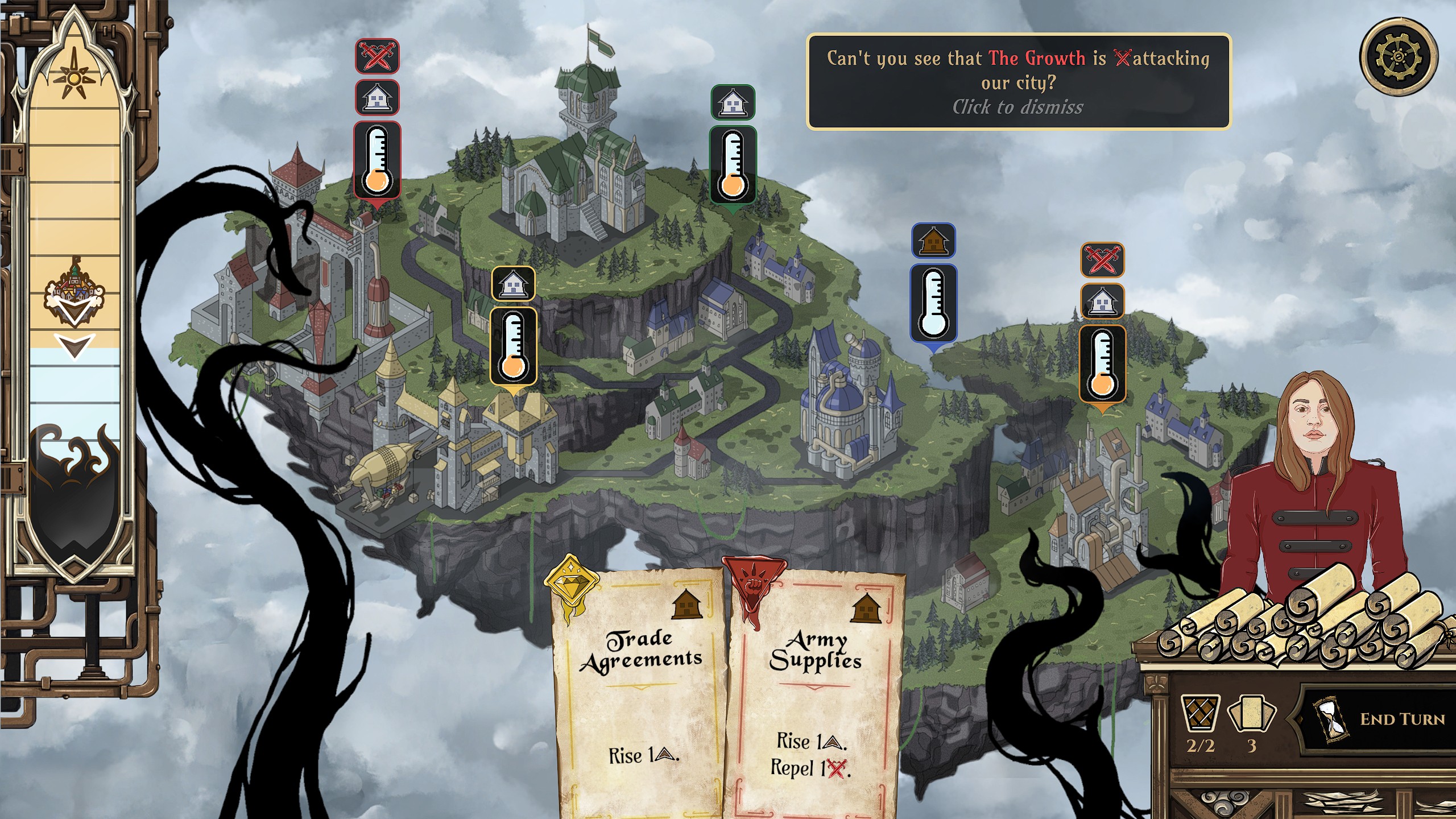Image resolution: width=1456 pixels, height=819 pixels.
Task: Open the gear settings menu
Action: click(1398, 56)
